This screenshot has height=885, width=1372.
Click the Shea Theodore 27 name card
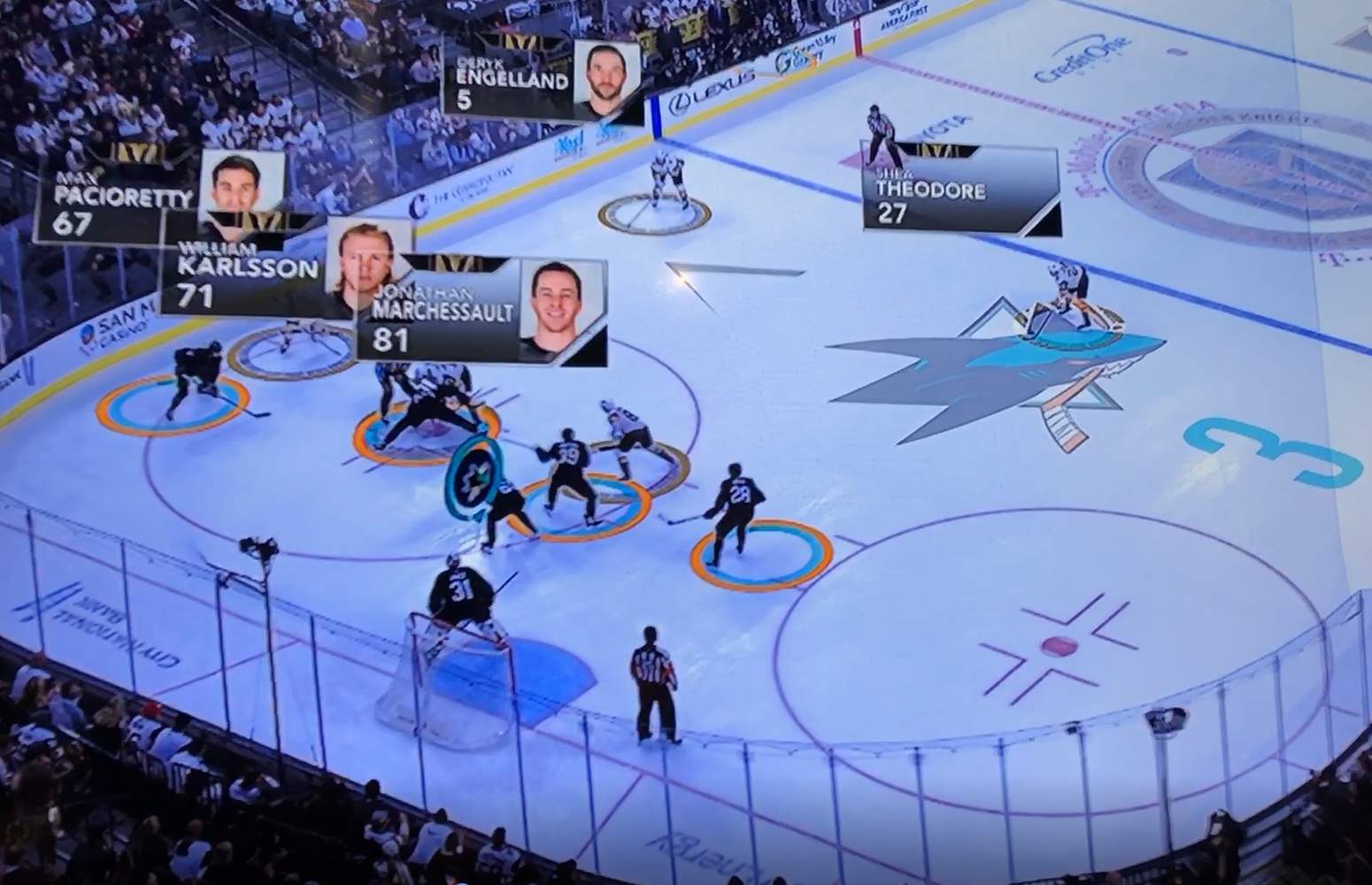point(960,191)
